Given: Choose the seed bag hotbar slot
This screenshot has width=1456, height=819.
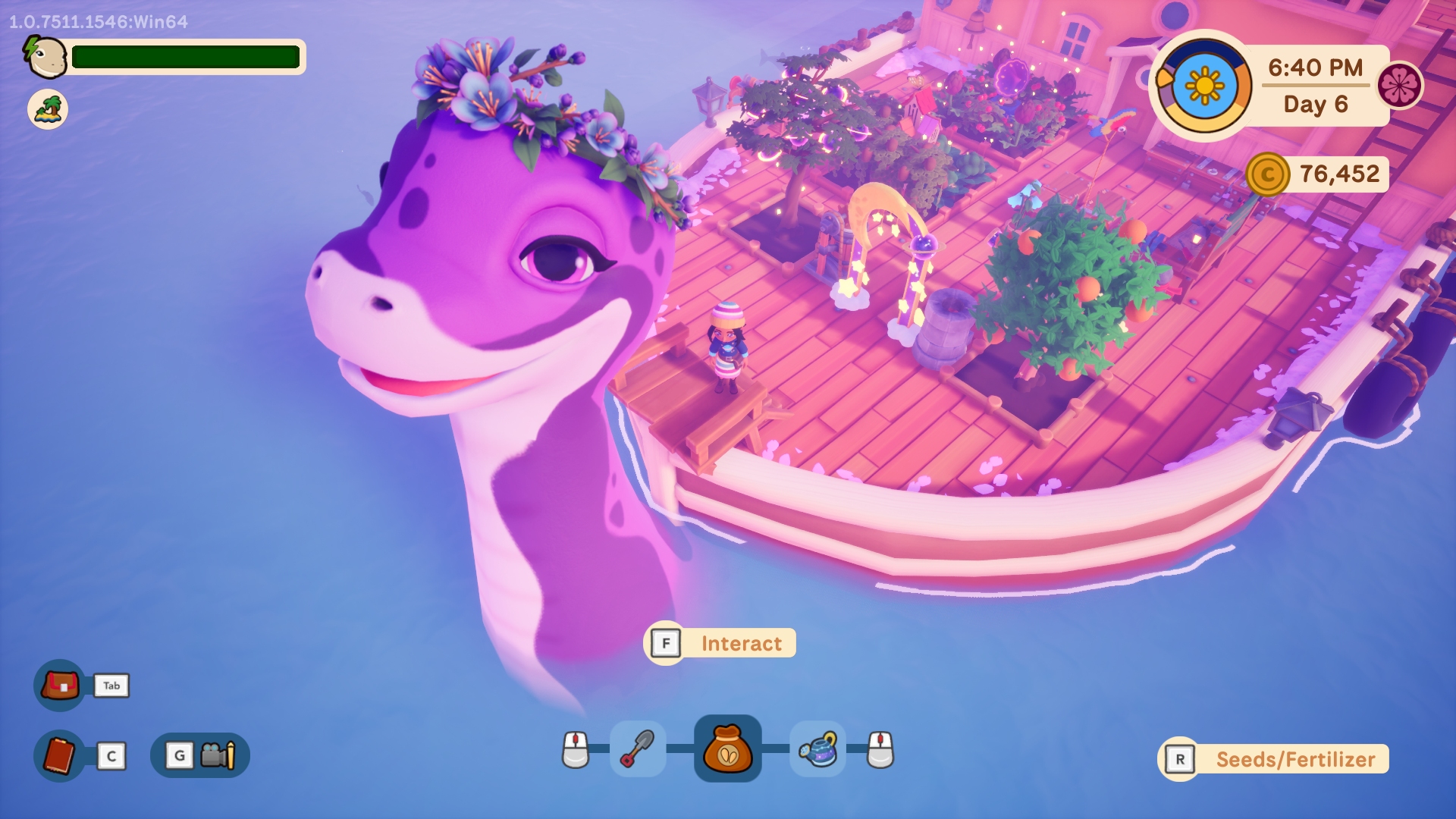Looking at the screenshot, I should (728, 749).
